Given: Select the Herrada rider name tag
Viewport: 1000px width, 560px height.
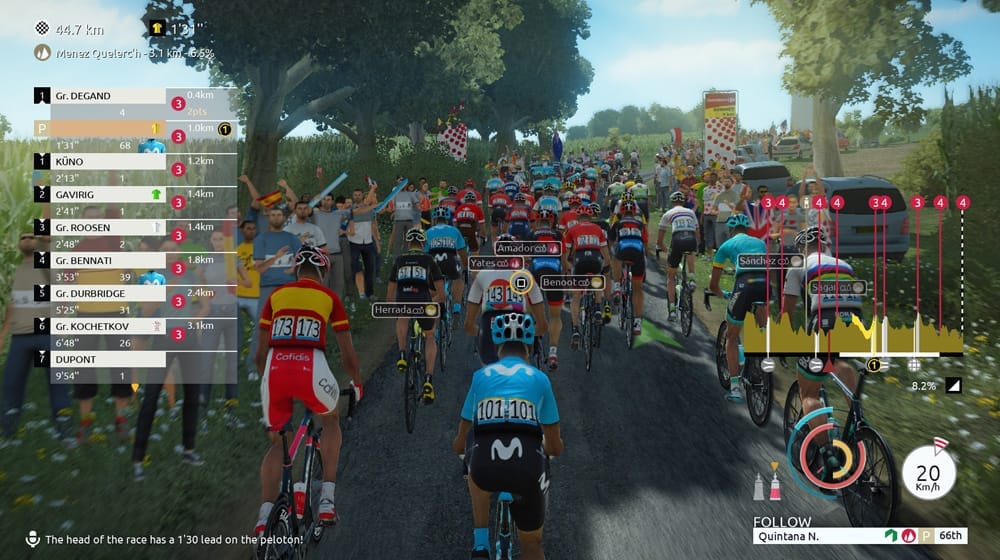Looking at the screenshot, I should pos(406,310).
